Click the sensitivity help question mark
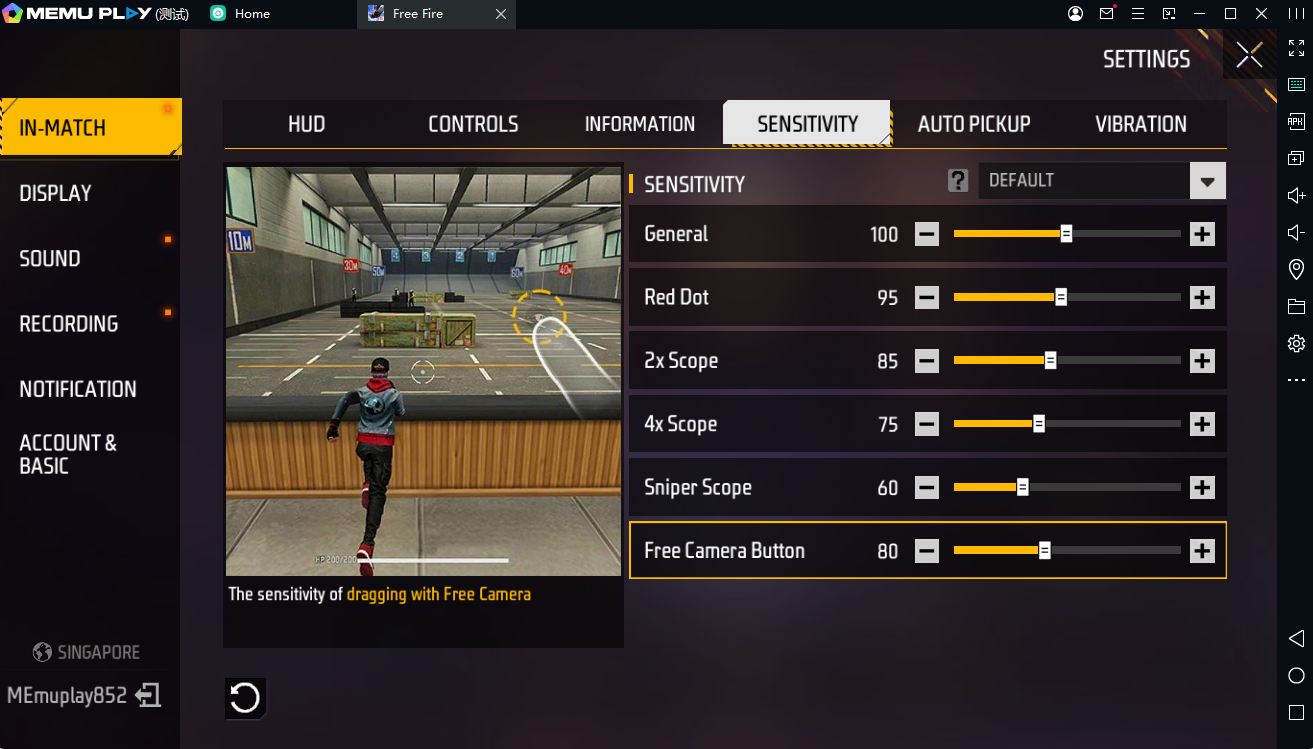Screen dimensions: 1313x749 click(958, 181)
